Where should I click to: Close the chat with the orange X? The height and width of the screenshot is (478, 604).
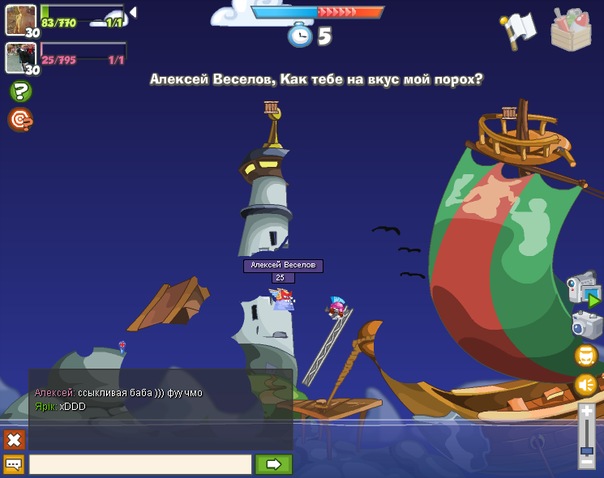click(x=14, y=439)
